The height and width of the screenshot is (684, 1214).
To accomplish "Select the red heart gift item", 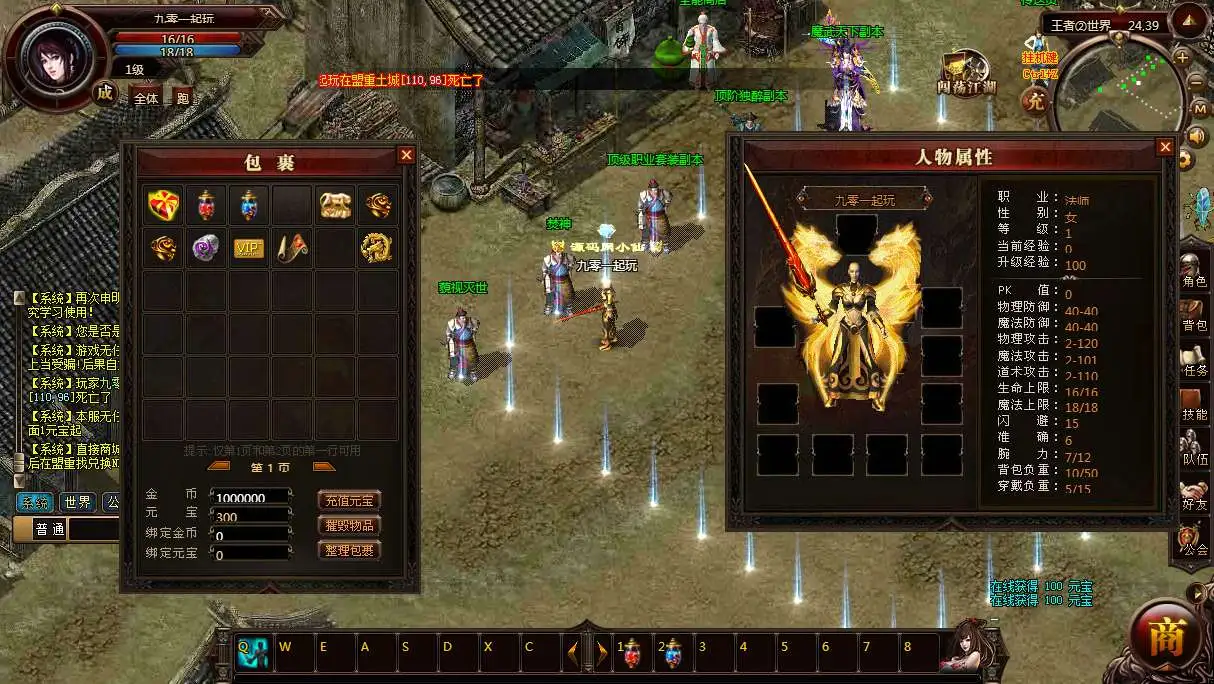I will 163,204.
